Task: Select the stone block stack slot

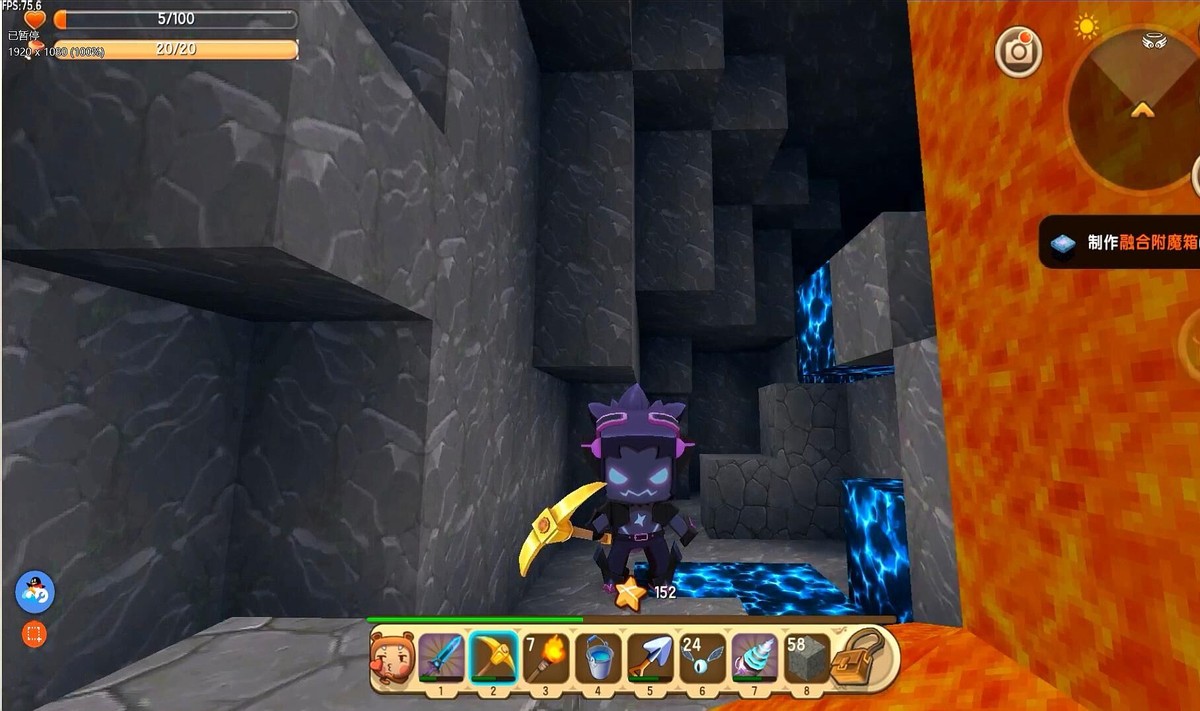Action: [x=806, y=657]
